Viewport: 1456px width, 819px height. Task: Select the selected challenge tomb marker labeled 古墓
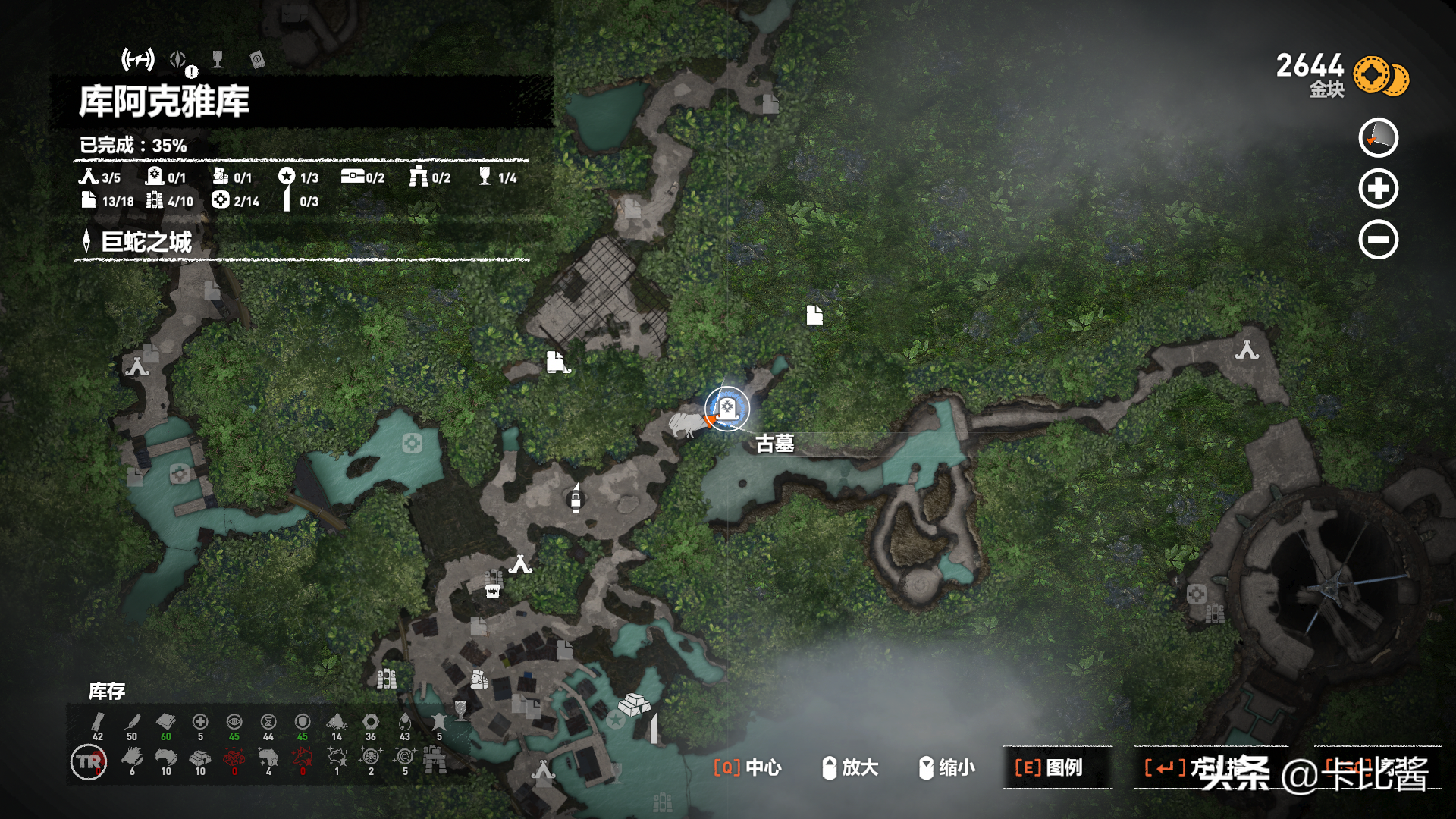click(x=726, y=409)
